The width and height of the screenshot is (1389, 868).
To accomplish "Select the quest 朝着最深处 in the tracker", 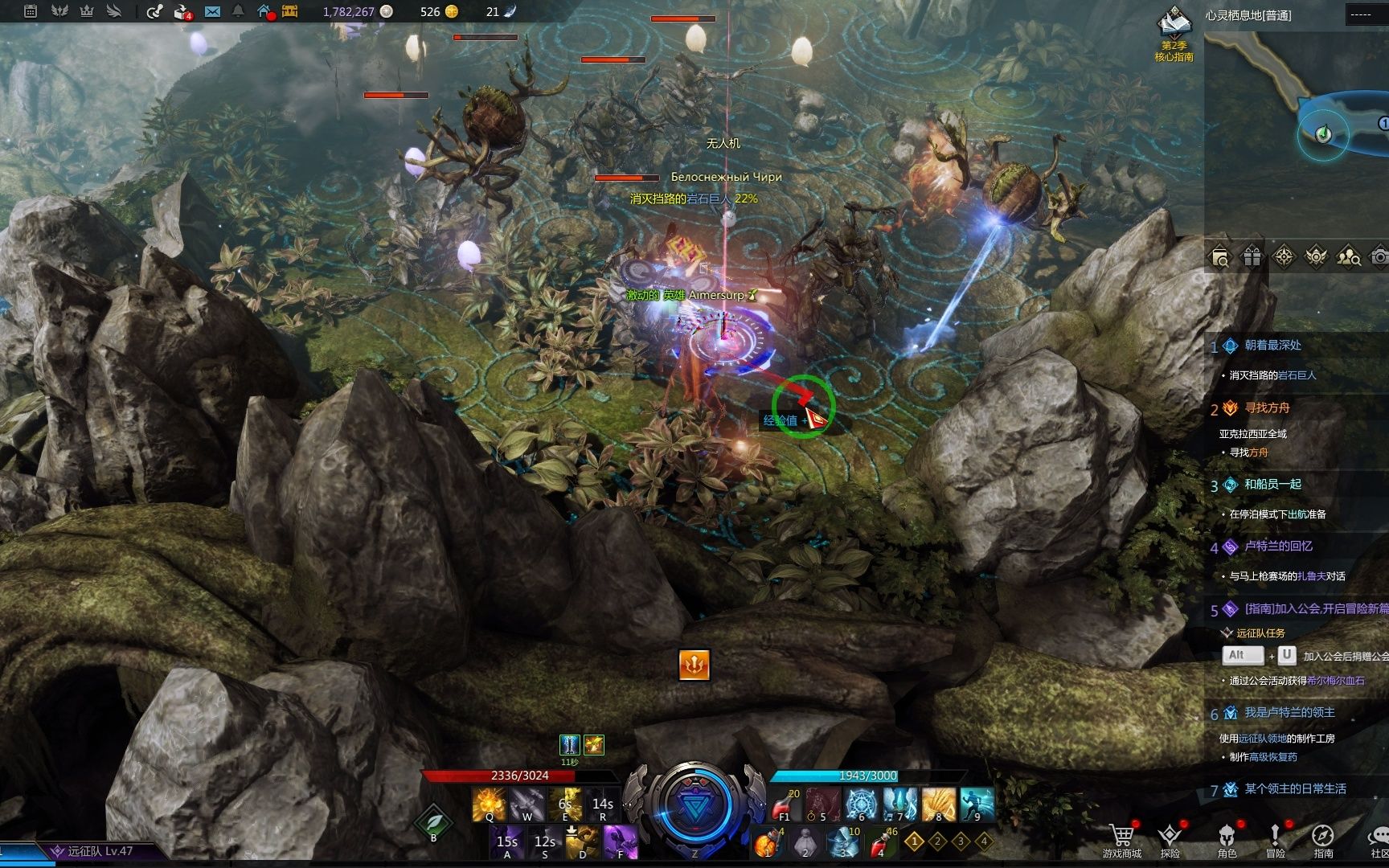I will [1272, 346].
